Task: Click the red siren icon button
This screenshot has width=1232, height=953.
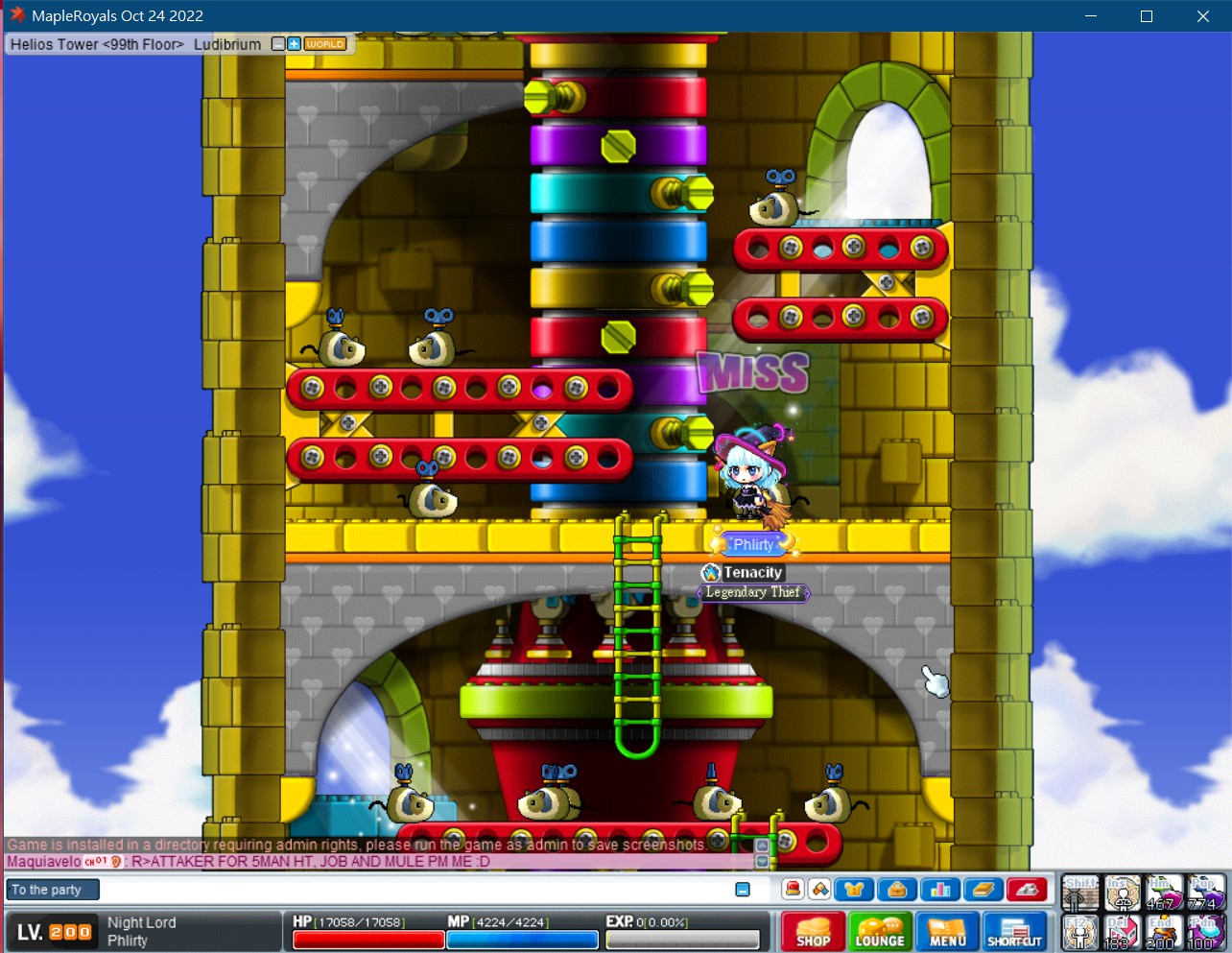Action: point(793,890)
